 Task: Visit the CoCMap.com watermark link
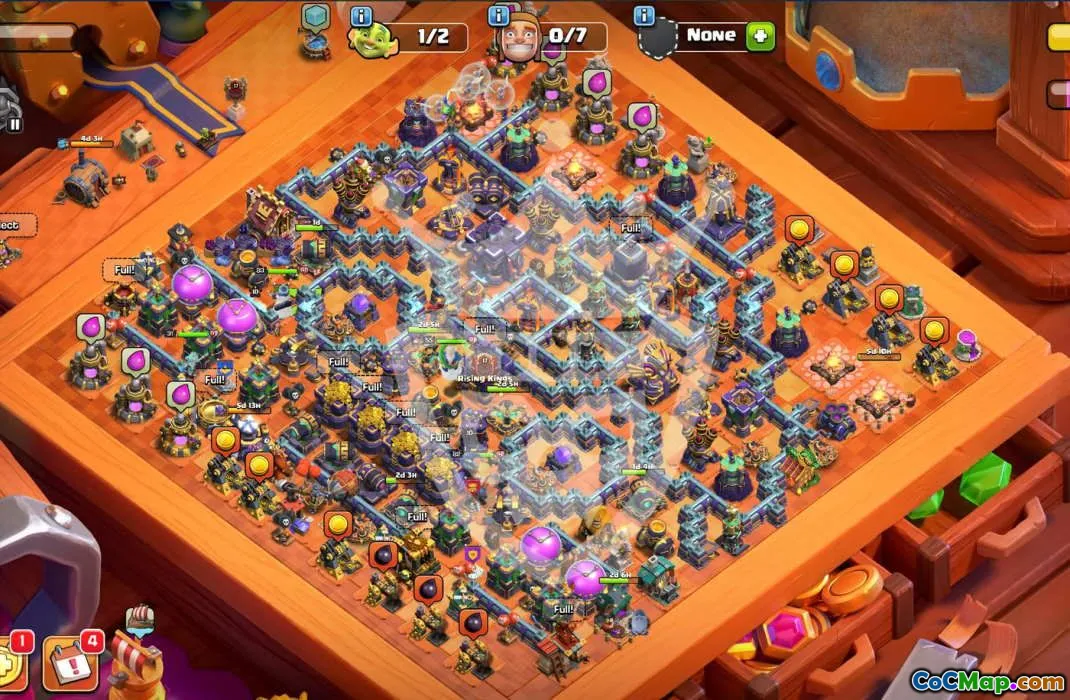pyautogui.click(x=987, y=682)
